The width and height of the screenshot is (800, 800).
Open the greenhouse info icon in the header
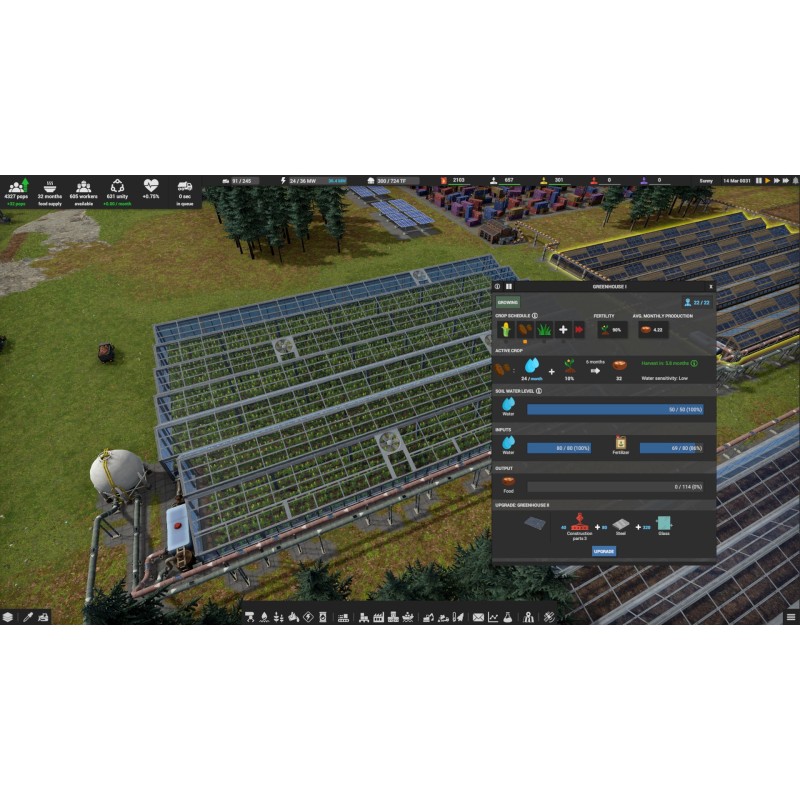(498, 286)
